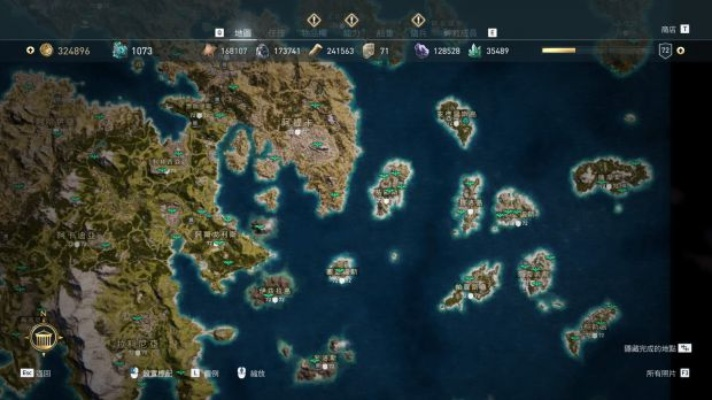Show 所有照片 all photos
712x400 pixels.
click(x=661, y=373)
